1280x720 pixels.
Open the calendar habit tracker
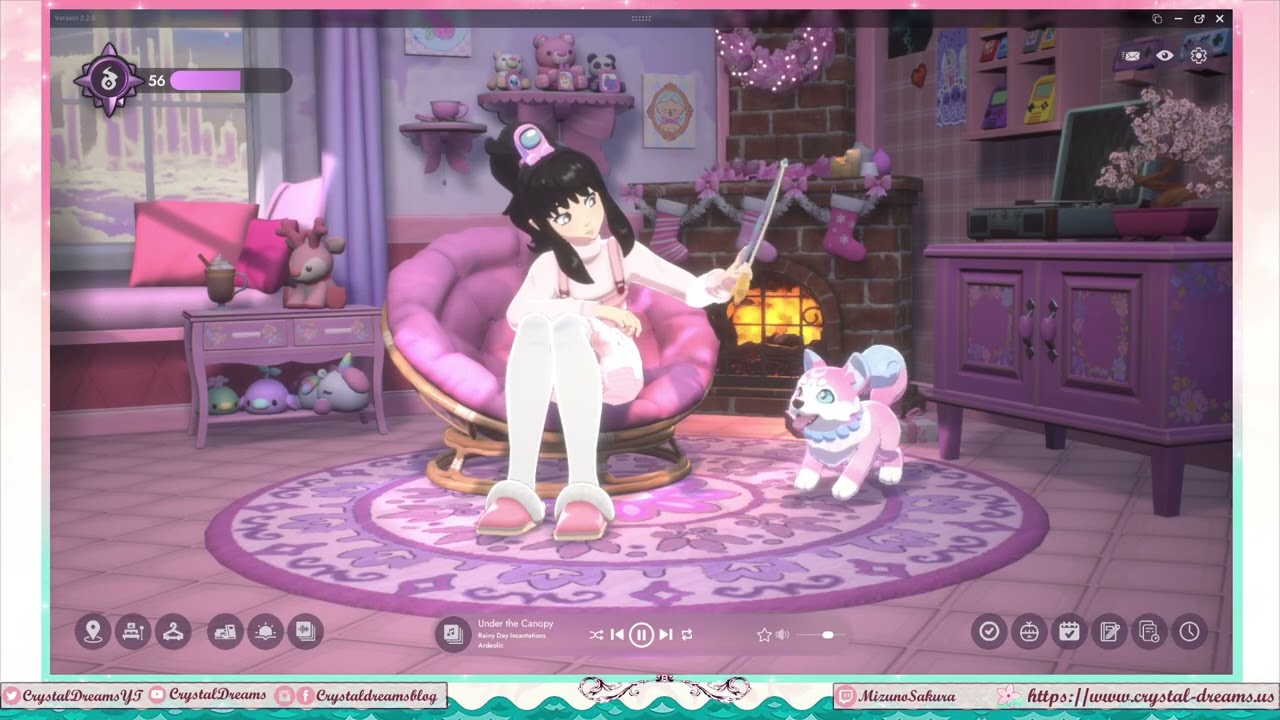coord(1069,631)
